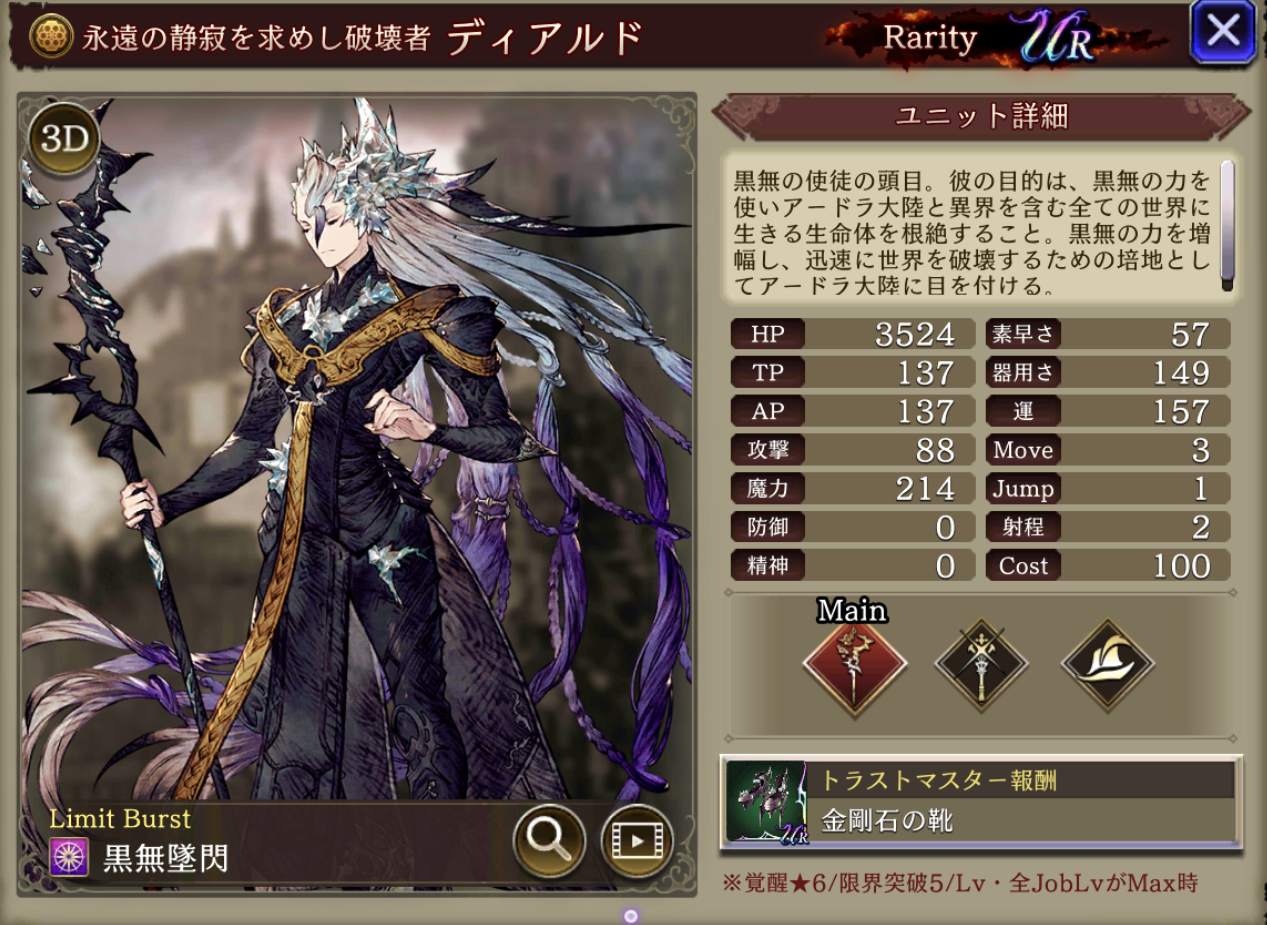The width and height of the screenshot is (1267, 925).
Task: Click the unit description scrollbar
Action: 1227,226
